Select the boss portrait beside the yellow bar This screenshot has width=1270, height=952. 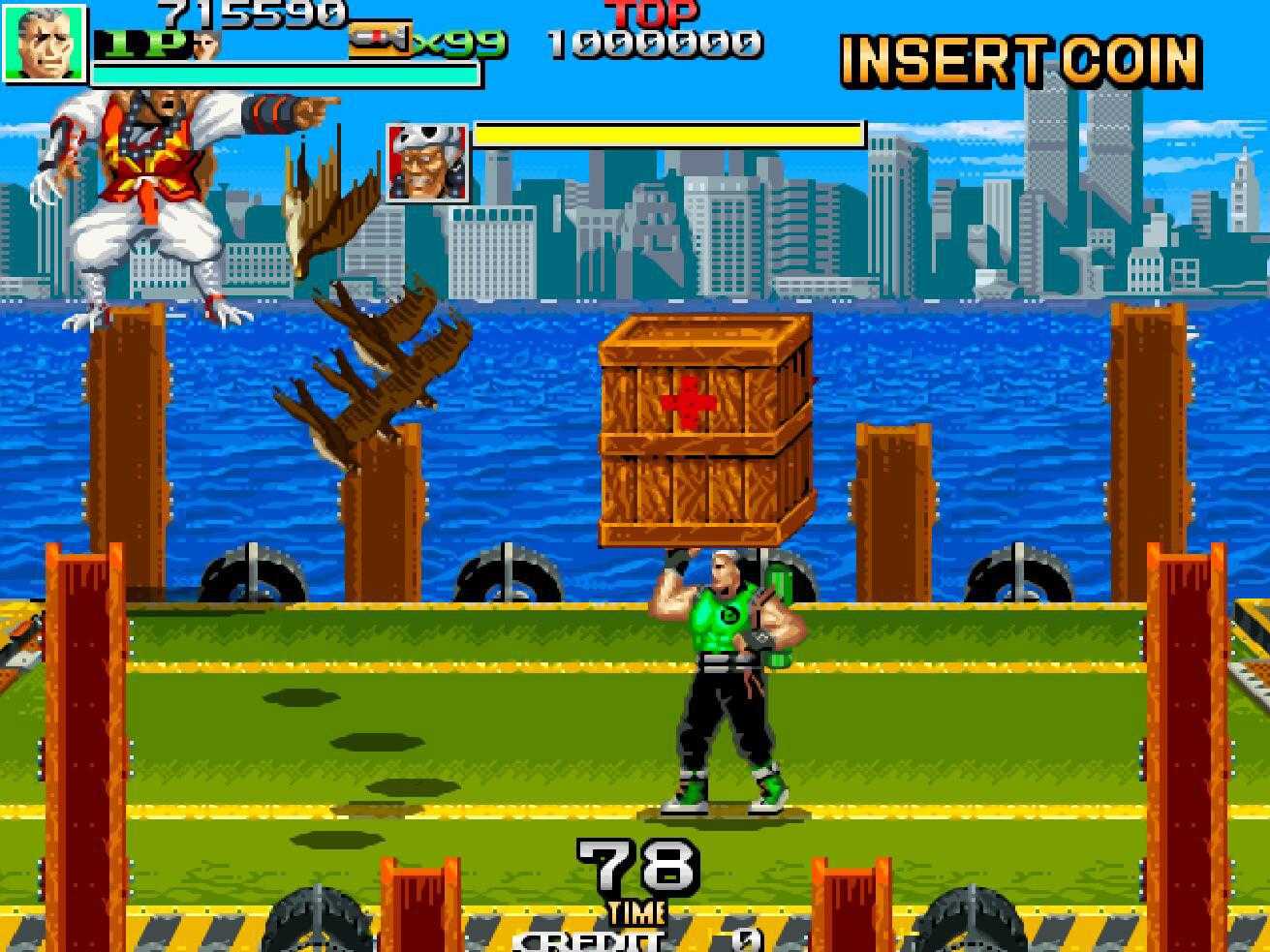[426, 163]
